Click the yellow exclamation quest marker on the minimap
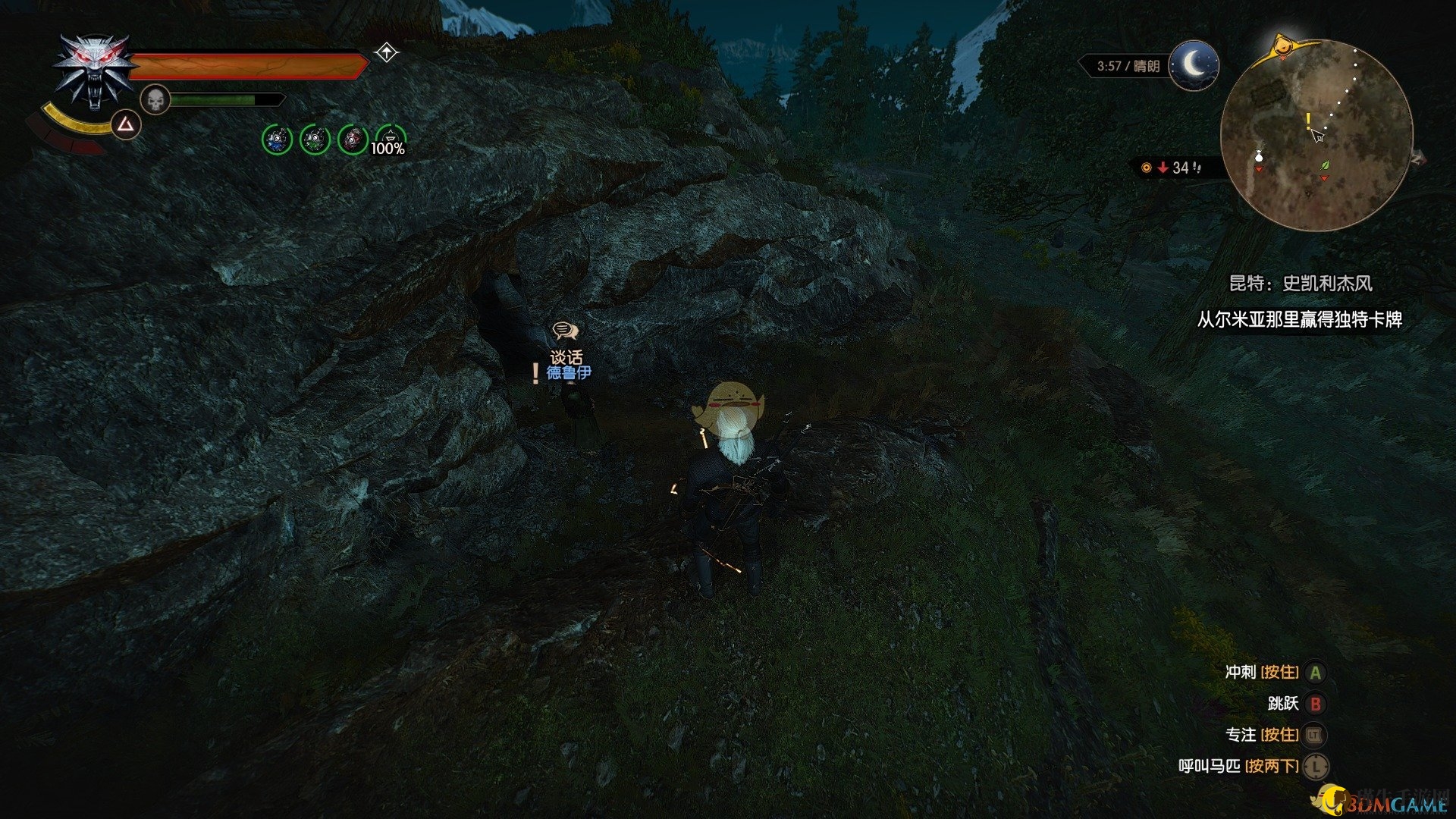This screenshot has height=819, width=1456. [1308, 121]
